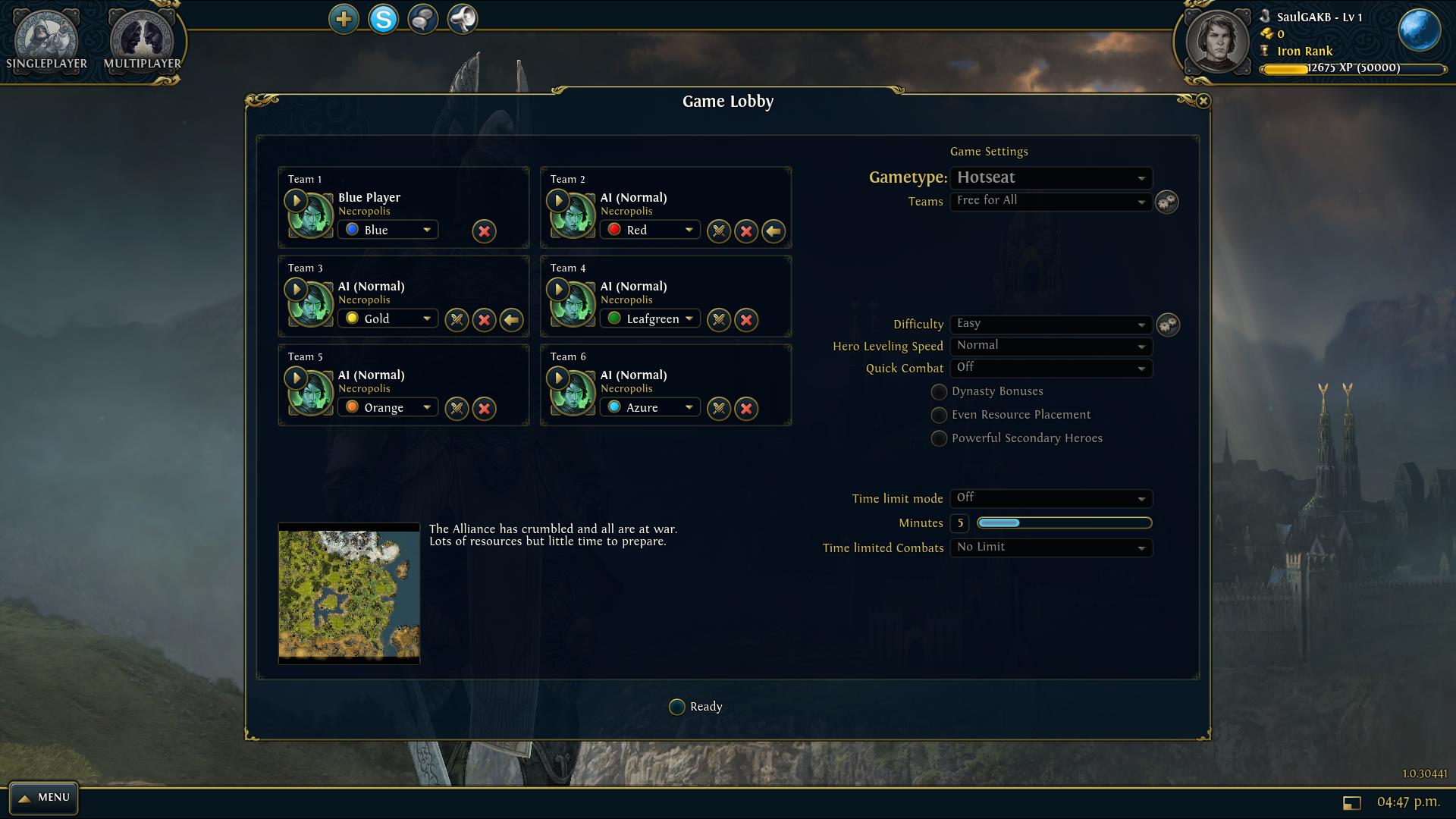Toggle Even Resource Placement
Screen dimensions: 1456x819
pos(939,416)
